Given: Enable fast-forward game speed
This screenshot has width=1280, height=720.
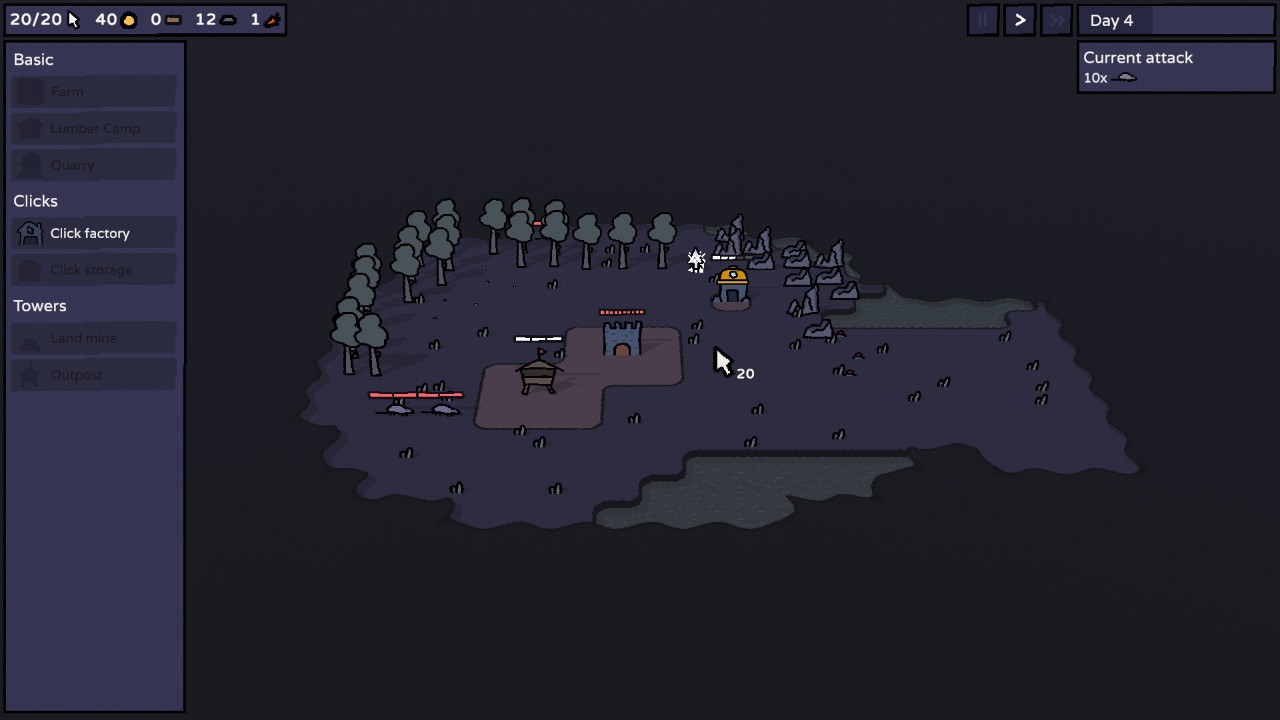Looking at the screenshot, I should click(1056, 20).
